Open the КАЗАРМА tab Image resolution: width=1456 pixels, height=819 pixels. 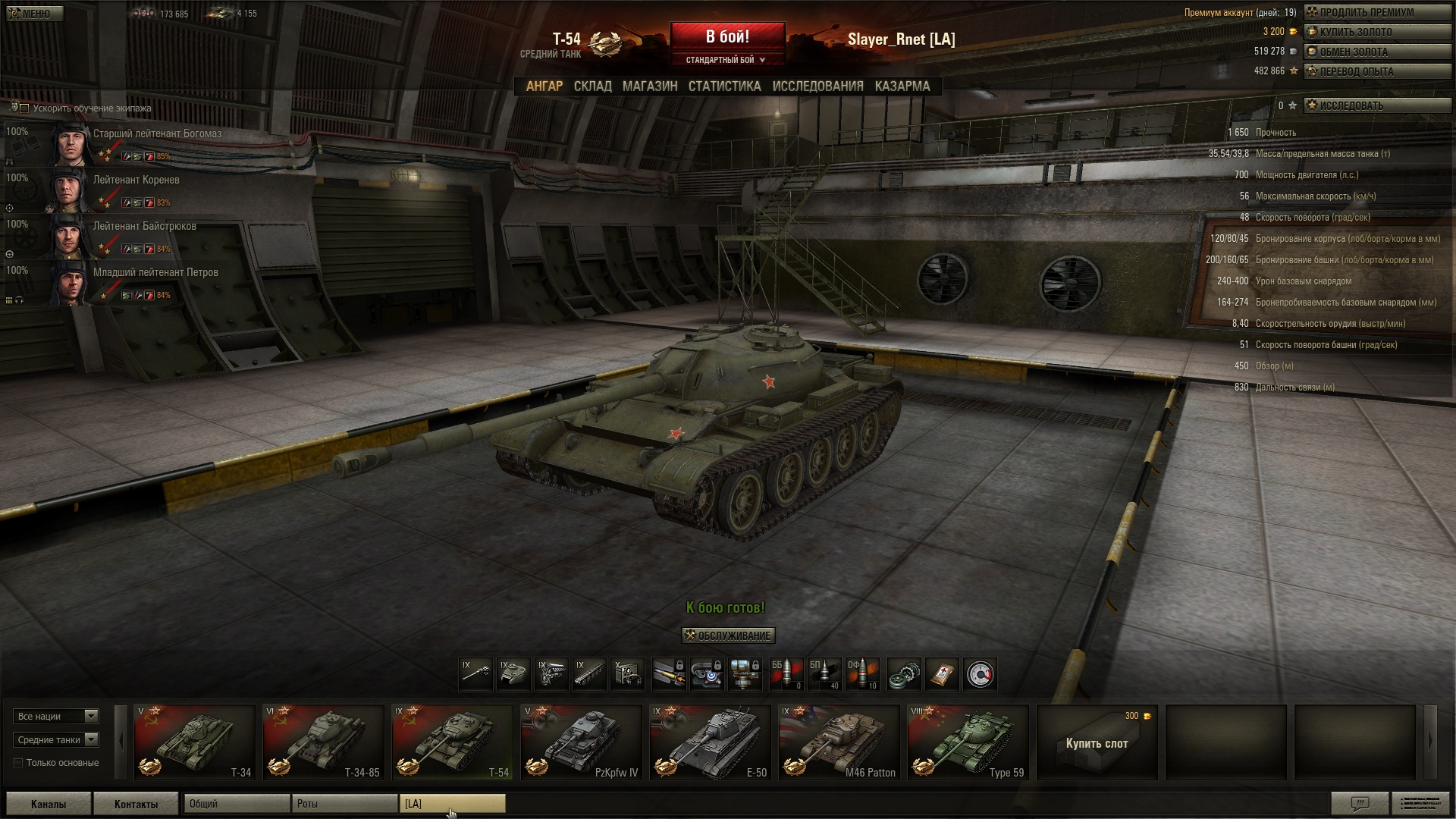[x=902, y=86]
